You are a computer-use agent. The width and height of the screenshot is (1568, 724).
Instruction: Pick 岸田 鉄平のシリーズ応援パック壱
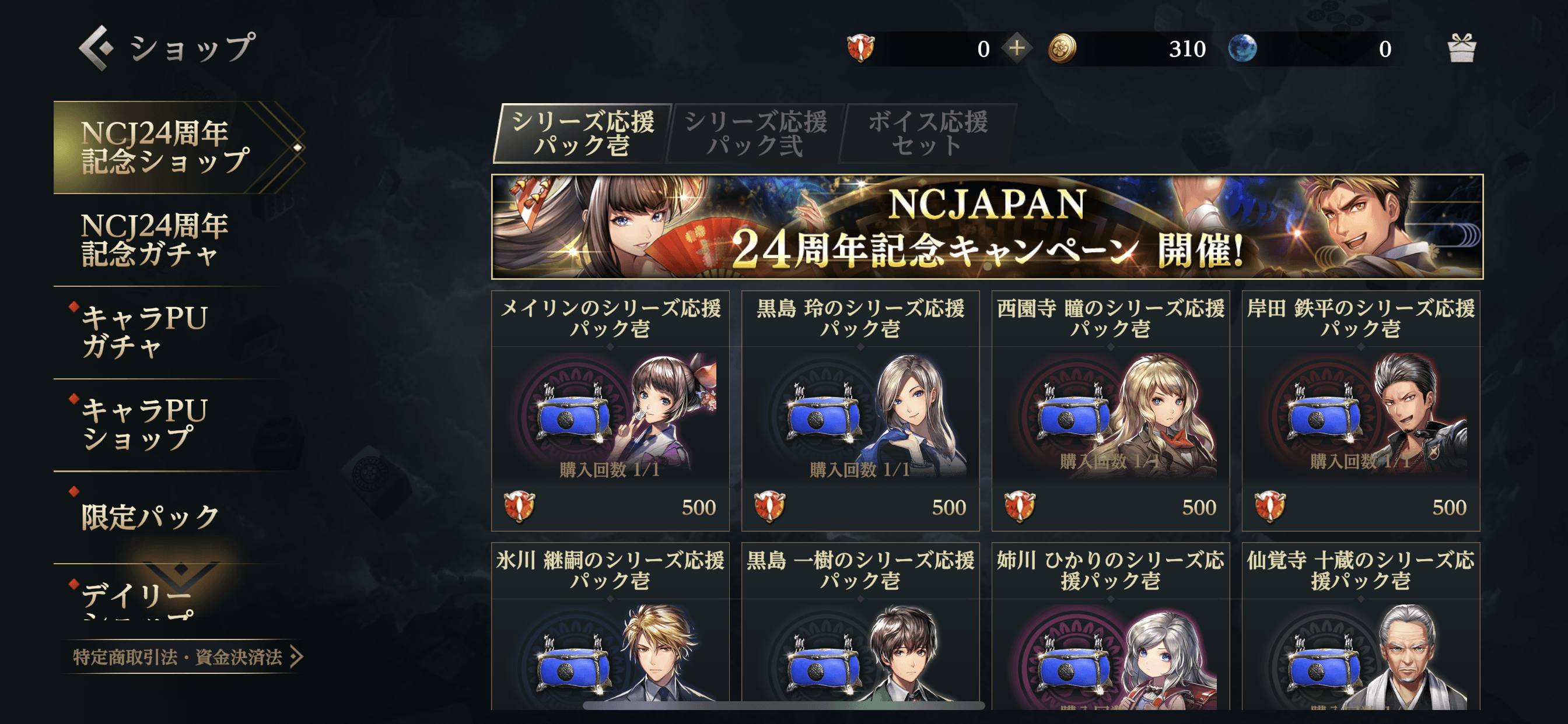coord(1360,410)
